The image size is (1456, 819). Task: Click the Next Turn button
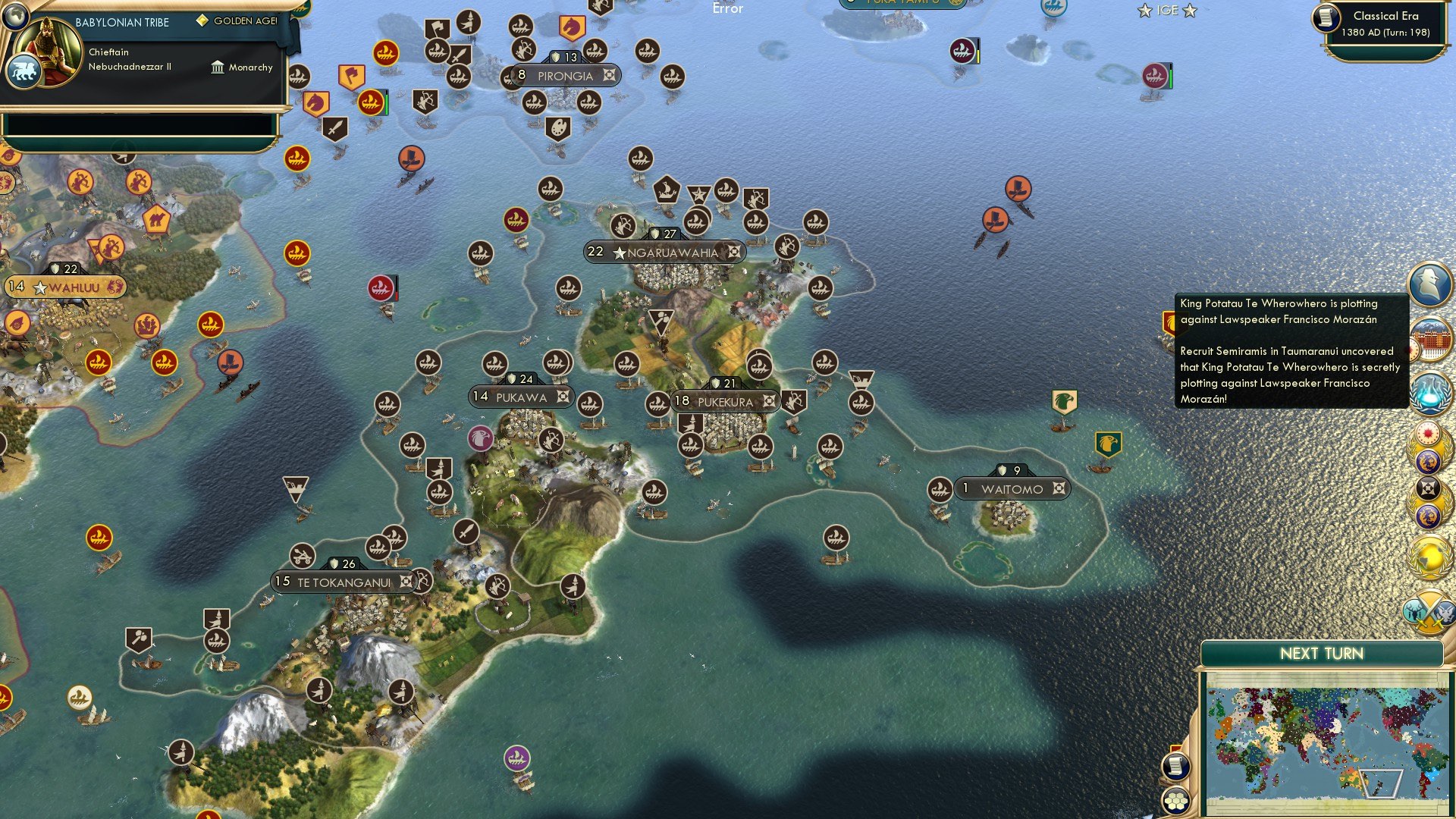click(x=1322, y=653)
